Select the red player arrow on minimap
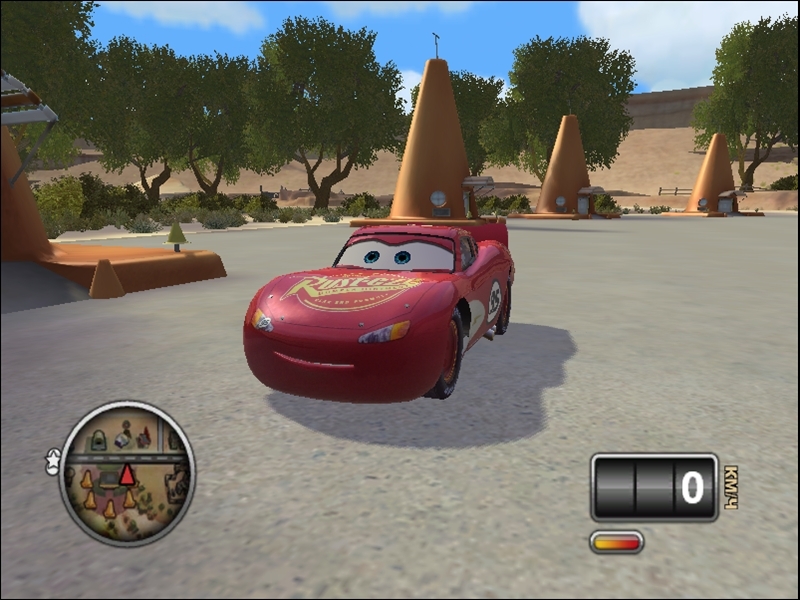Screen dimensions: 800x600 tap(127, 474)
